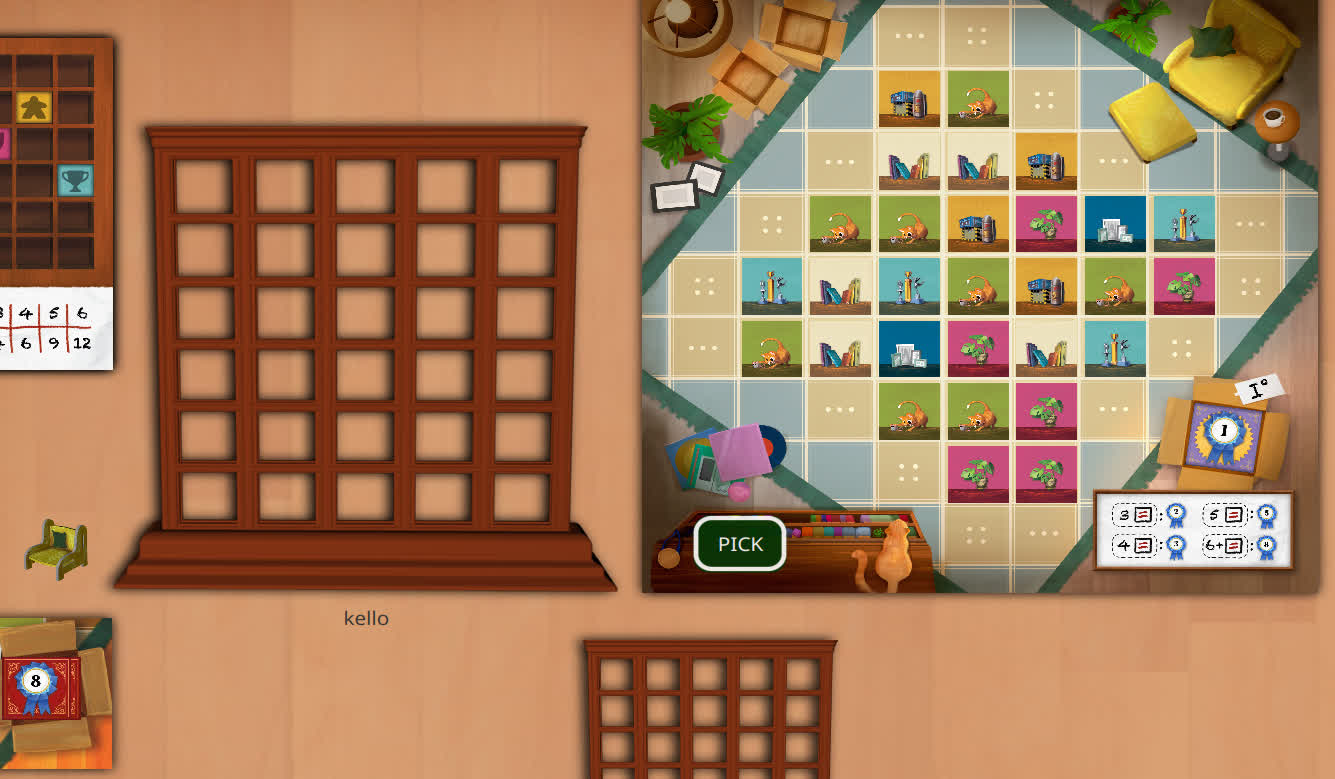1335x779 pixels.
Task: Click the player name kello
Action: [364, 618]
